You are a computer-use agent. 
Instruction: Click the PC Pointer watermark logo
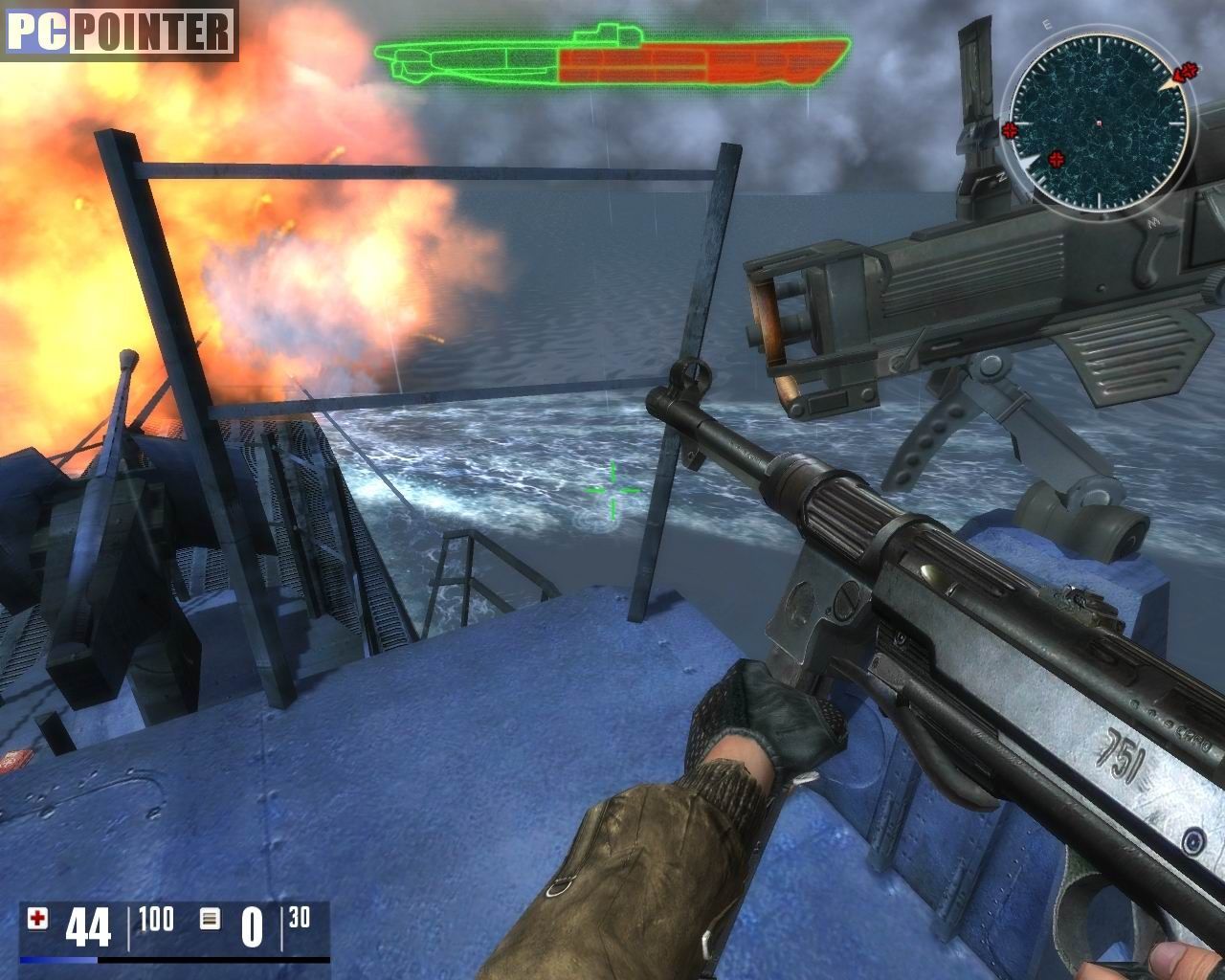(x=120, y=32)
